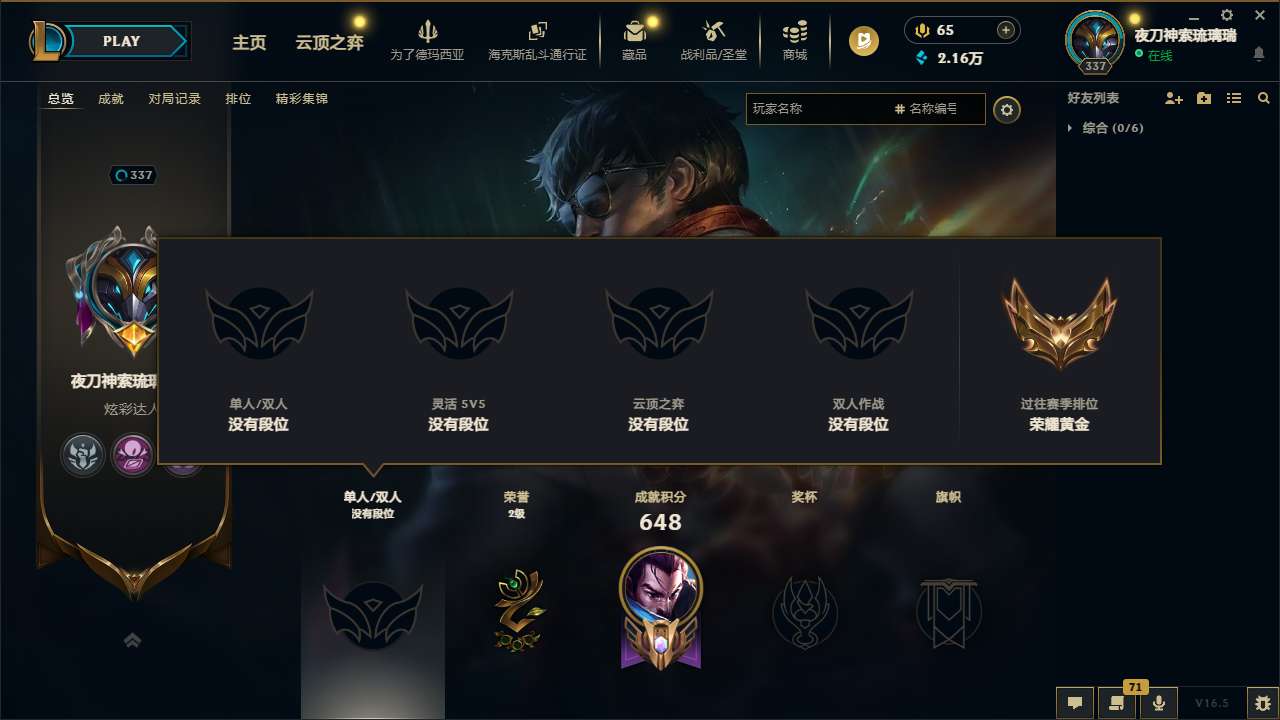Image resolution: width=1280 pixels, height=720 pixels.
Task: Select the 为了德玛西亚 event icon
Action: click(x=427, y=32)
